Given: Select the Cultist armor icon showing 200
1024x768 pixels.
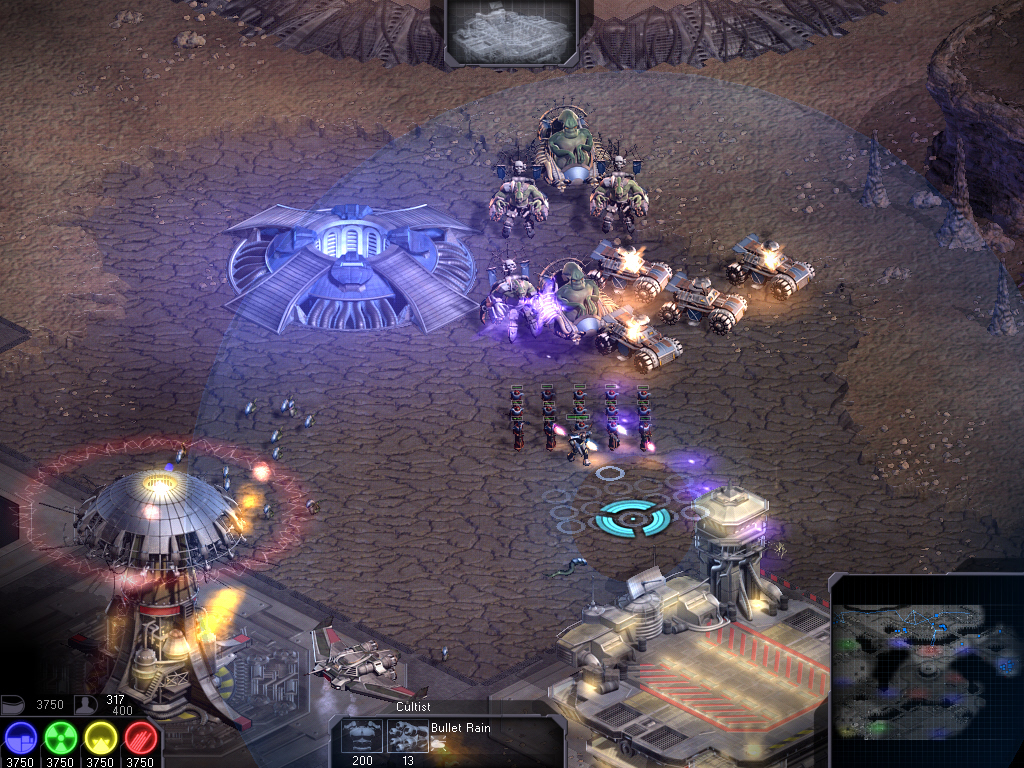Looking at the screenshot, I should (361, 736).
